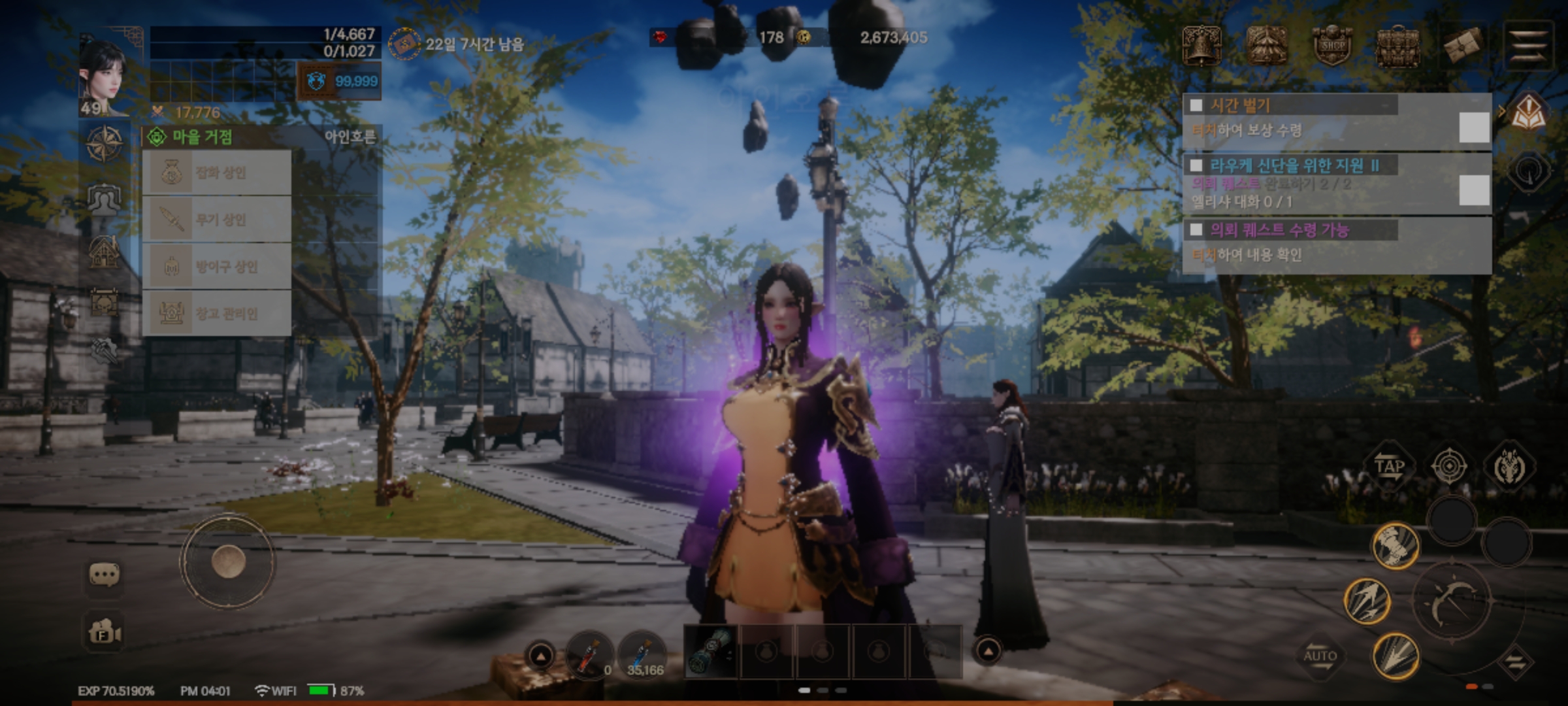
Task: Open the hamburger main menu
Action: pos(1528,46)
